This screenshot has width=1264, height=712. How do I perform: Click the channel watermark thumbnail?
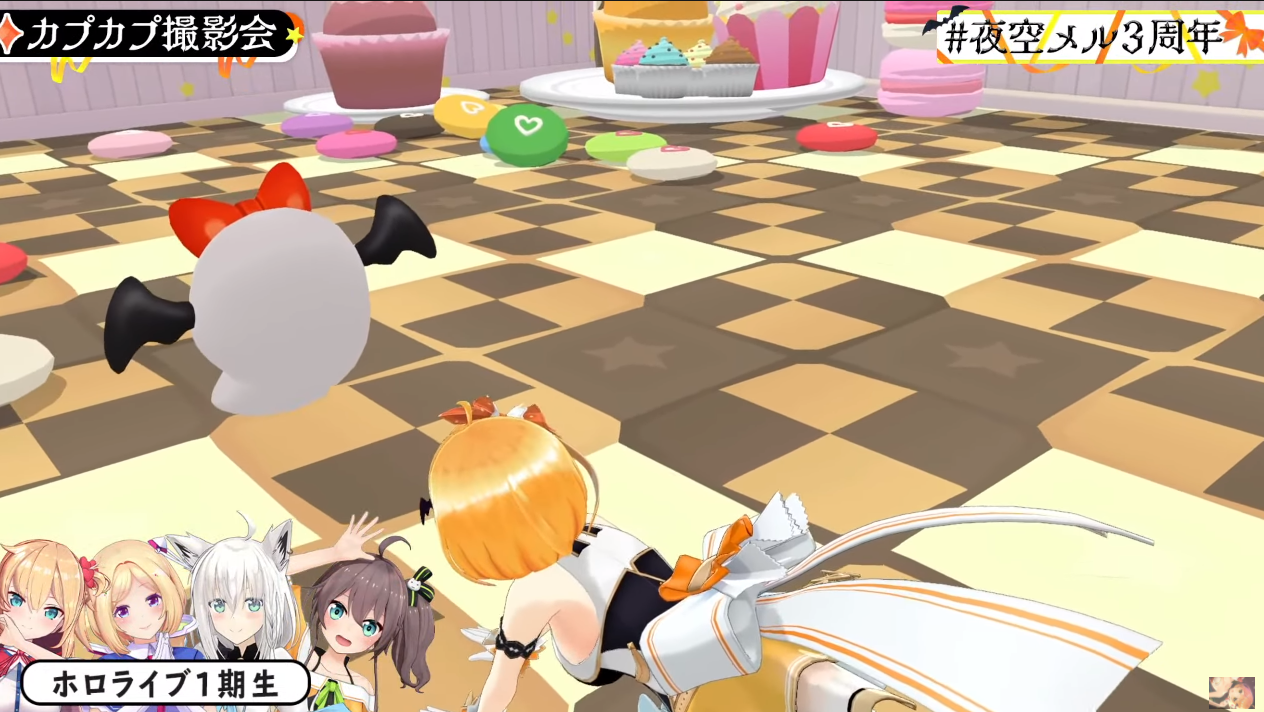[x=1231, y=691]
